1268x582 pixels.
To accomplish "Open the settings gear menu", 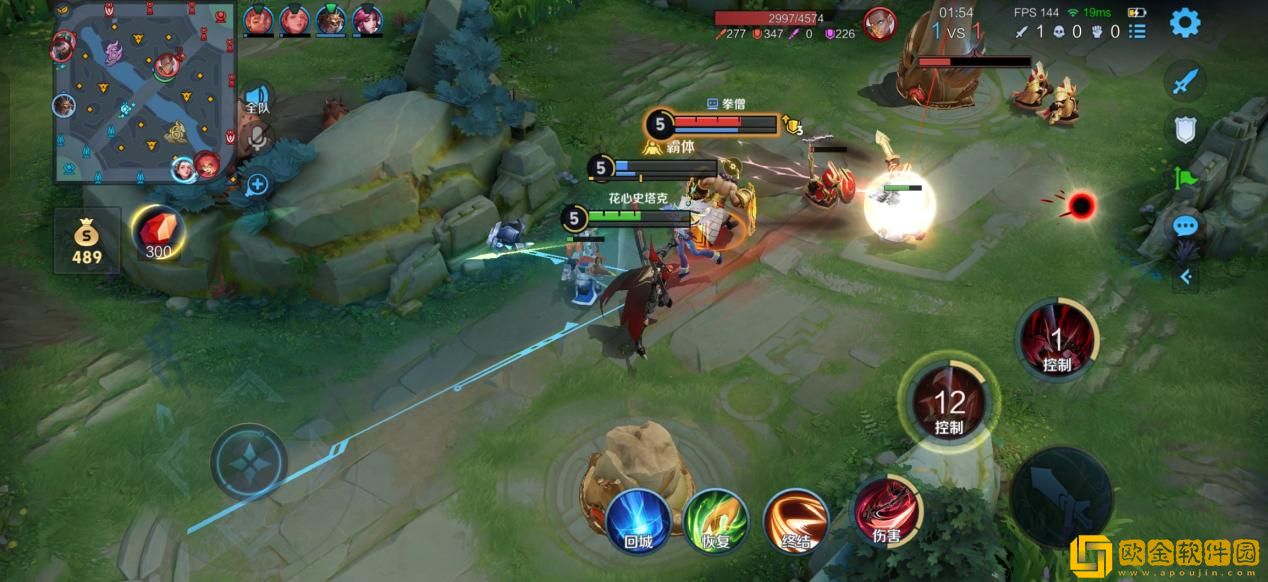I will click(1185, 22).
